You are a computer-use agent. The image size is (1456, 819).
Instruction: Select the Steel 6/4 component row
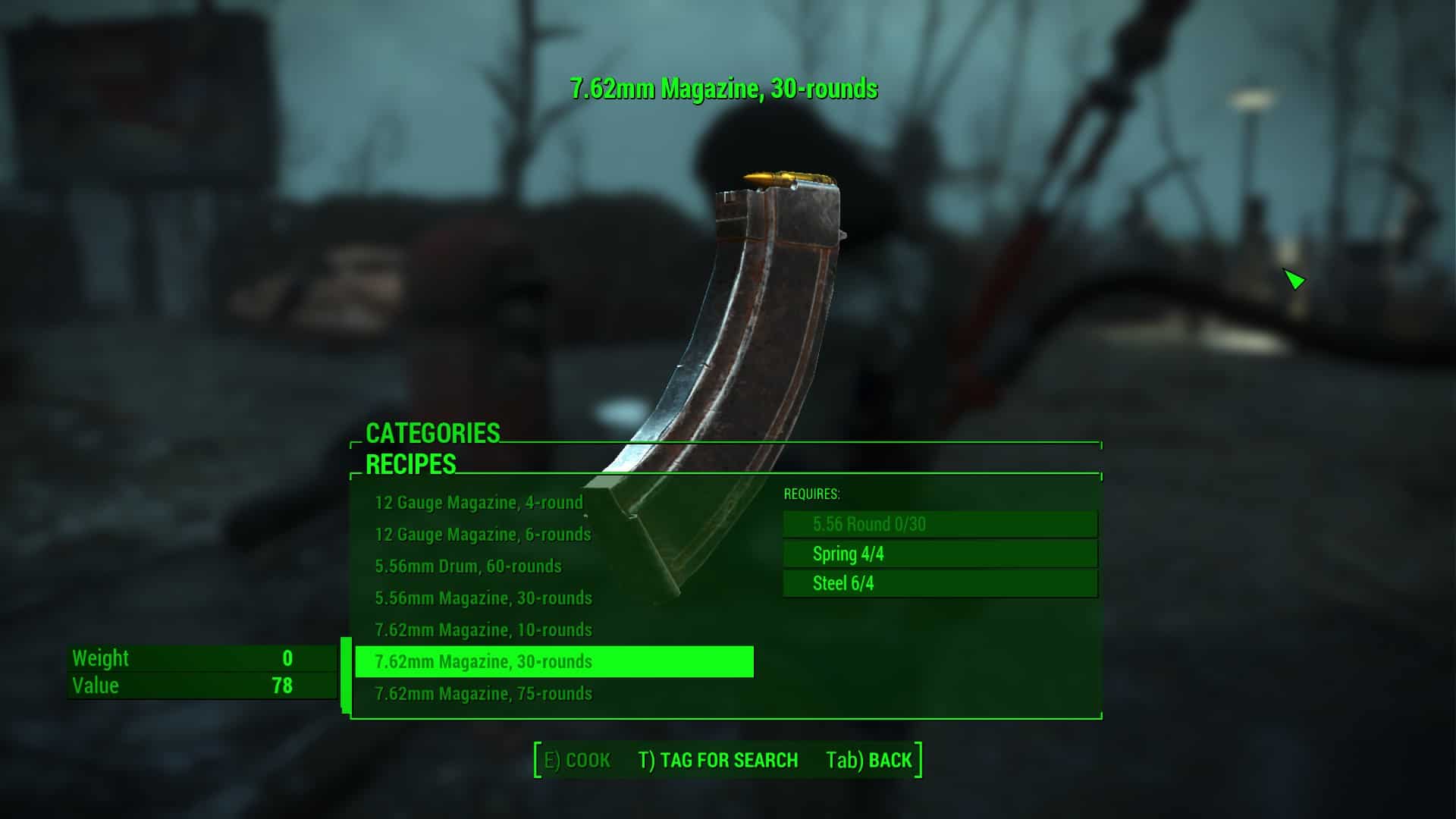point(940,584)
